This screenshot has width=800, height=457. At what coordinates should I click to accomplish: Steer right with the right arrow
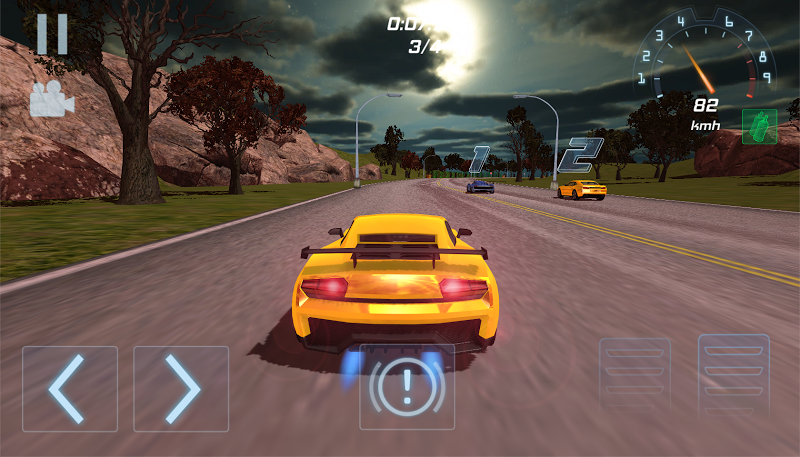[x=181, y=388]
